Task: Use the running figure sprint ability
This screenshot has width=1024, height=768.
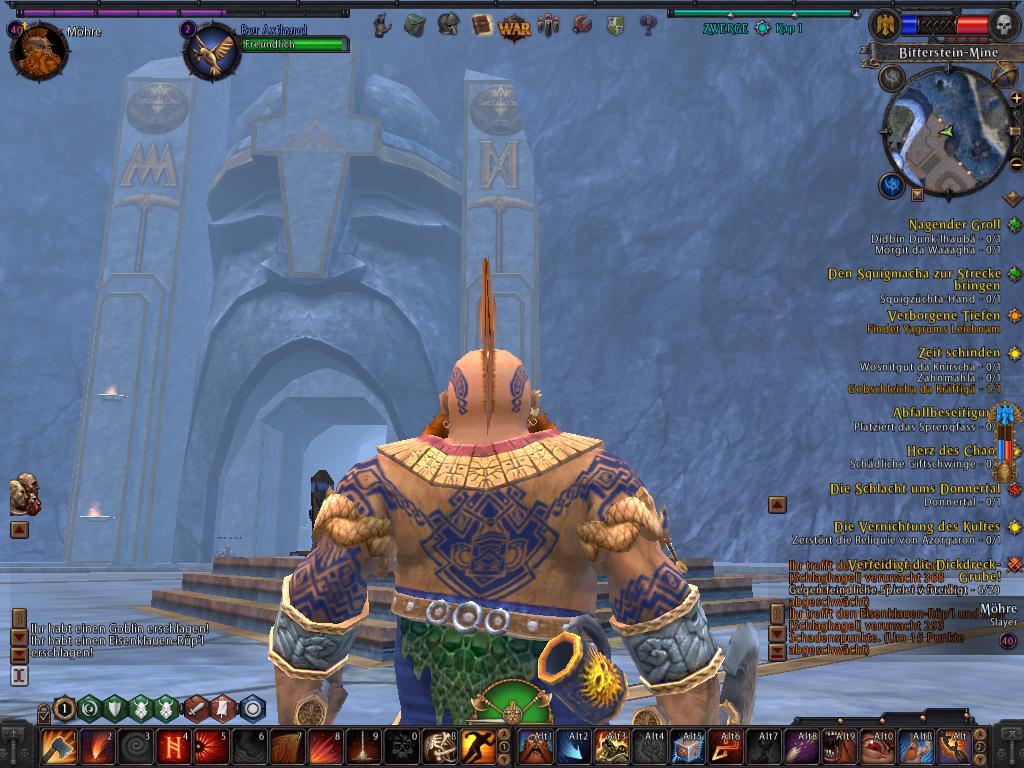Action: coord(479,746)
